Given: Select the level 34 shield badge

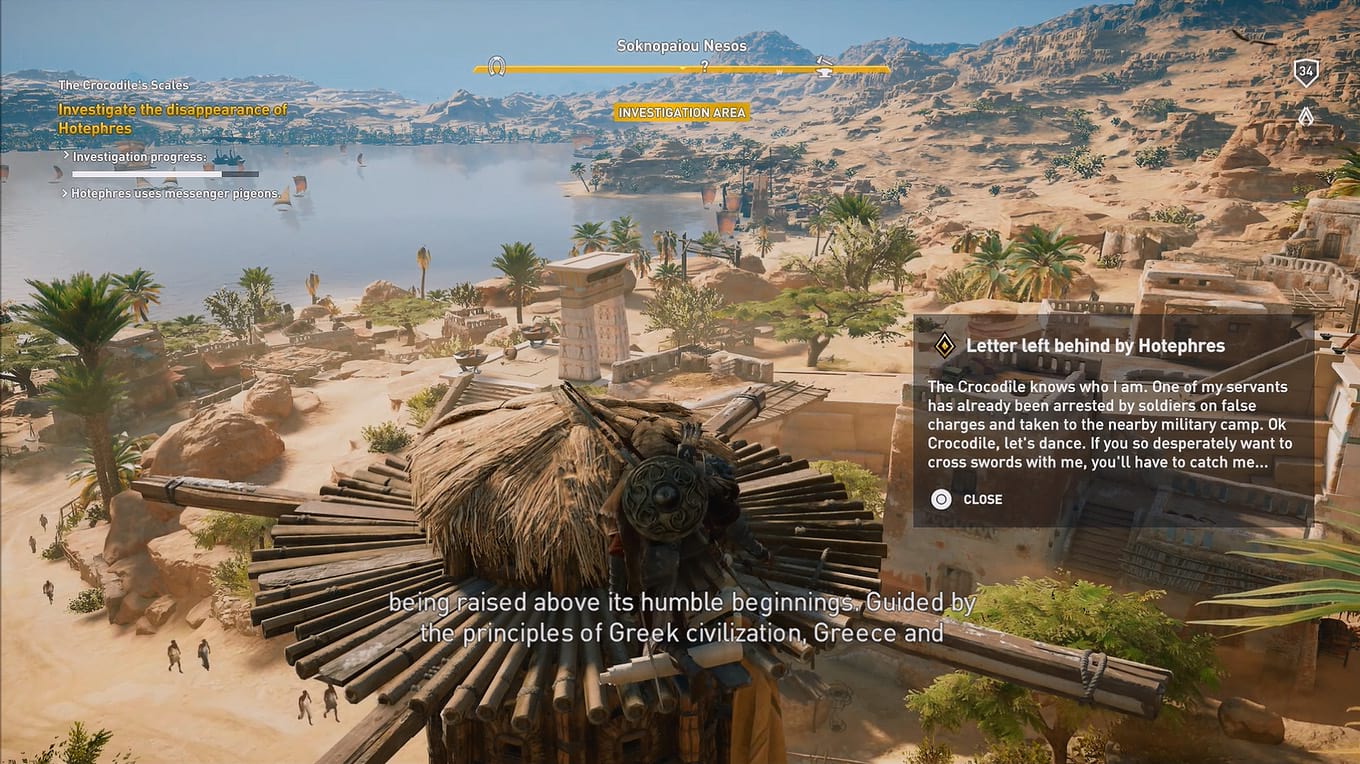Looking at the screenshot, I should coord(1306,70).
